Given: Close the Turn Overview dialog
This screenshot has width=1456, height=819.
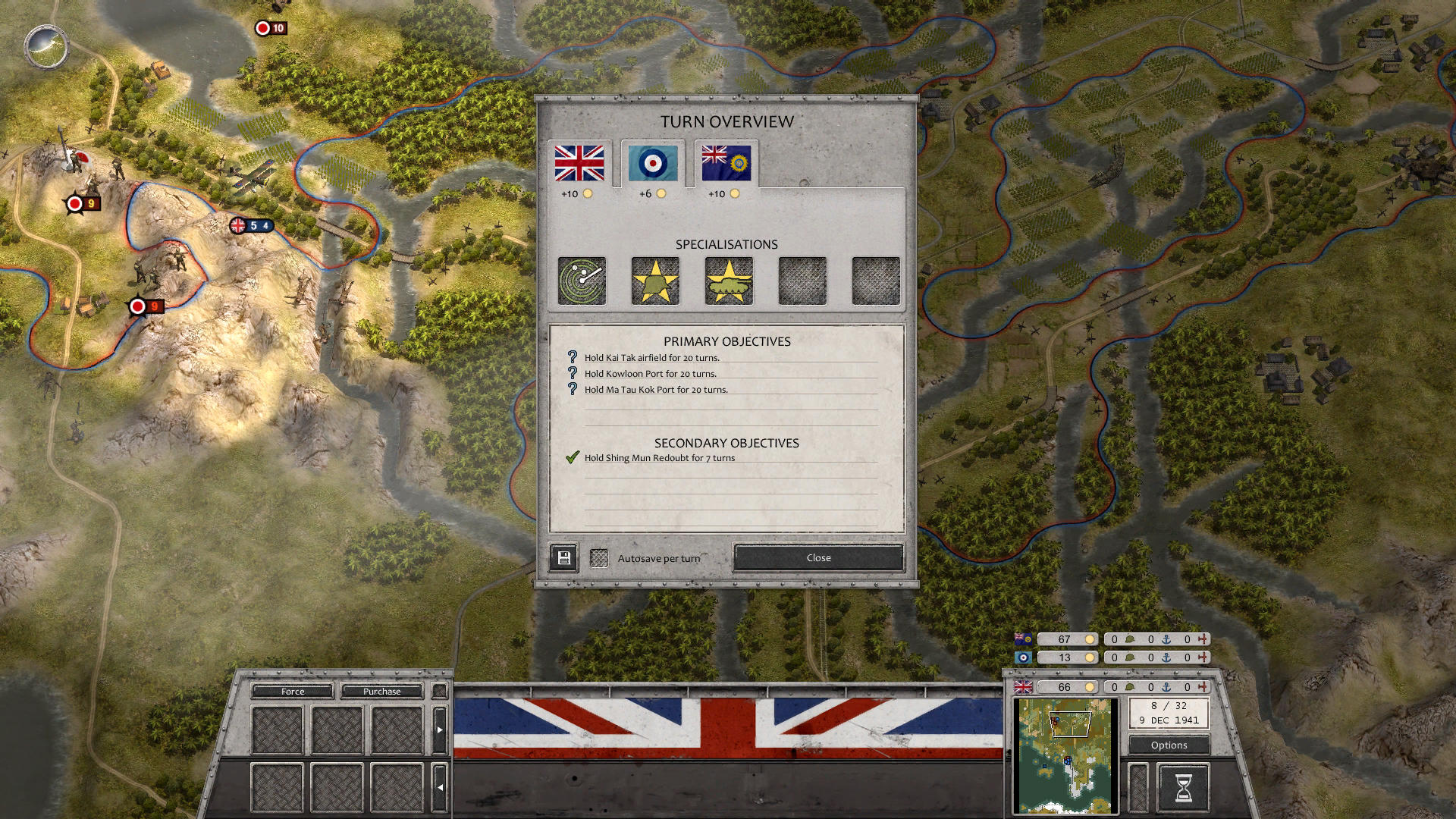Looking at the screenshot, I should click(x=817, y=557).
